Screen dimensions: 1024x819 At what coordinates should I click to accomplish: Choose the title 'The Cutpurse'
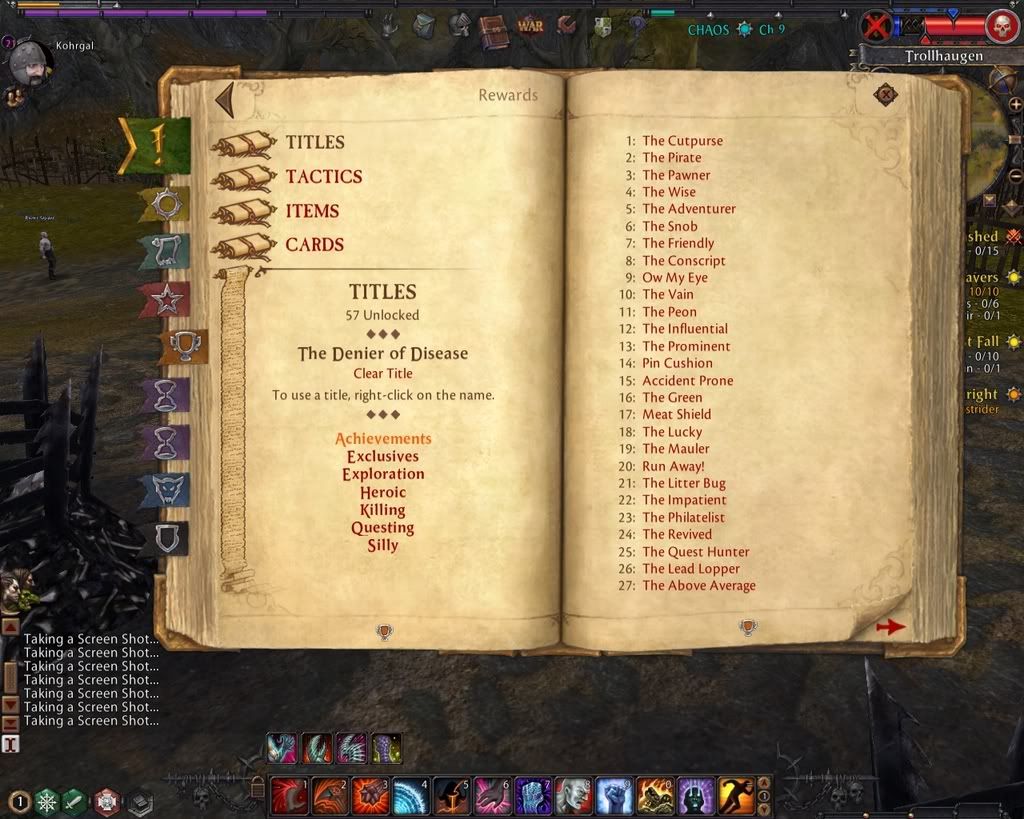682,141
